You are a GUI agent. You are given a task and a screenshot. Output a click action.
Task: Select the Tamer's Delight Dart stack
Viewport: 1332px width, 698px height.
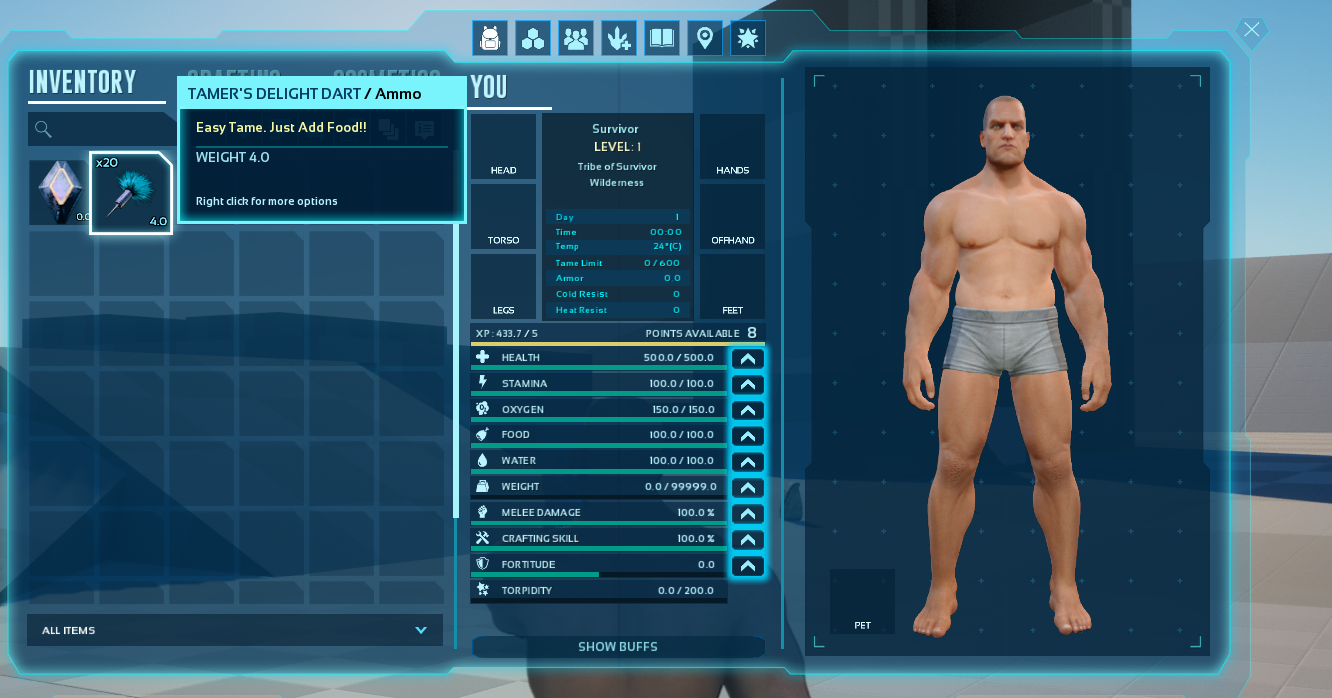pyautogui.click(x=131, y=193)
